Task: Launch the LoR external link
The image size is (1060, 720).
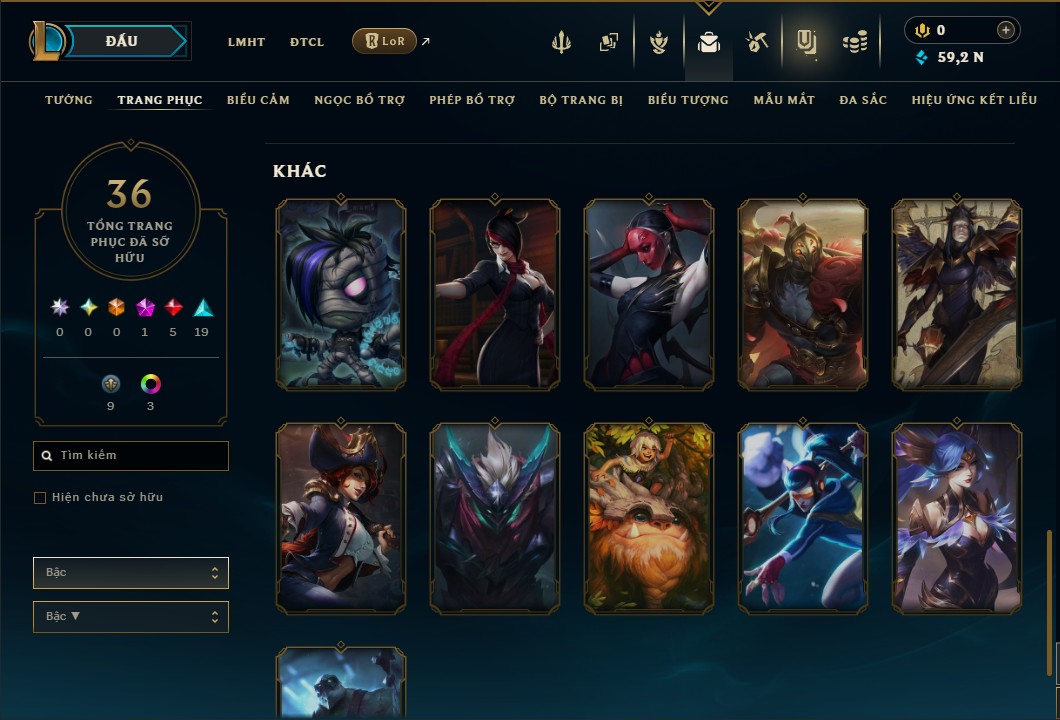Action: [385, 41]
